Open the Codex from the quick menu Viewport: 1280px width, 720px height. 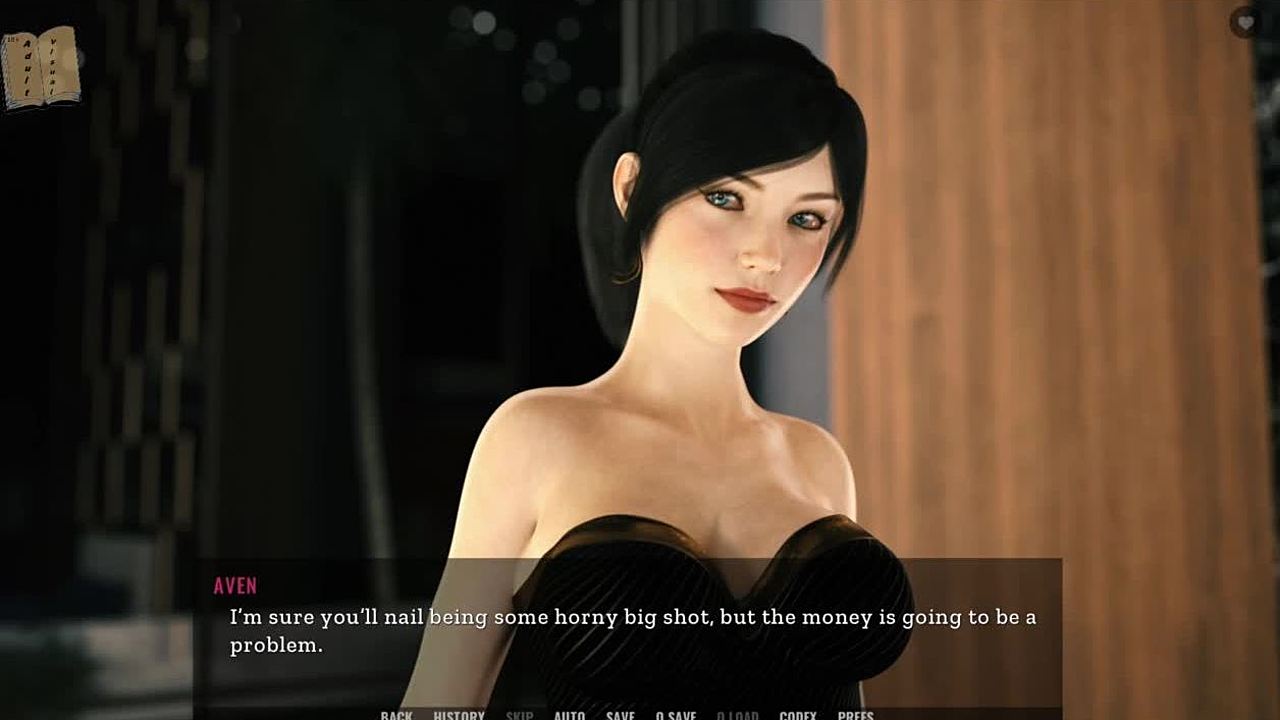pyautogui.click(x=798, y=715)
